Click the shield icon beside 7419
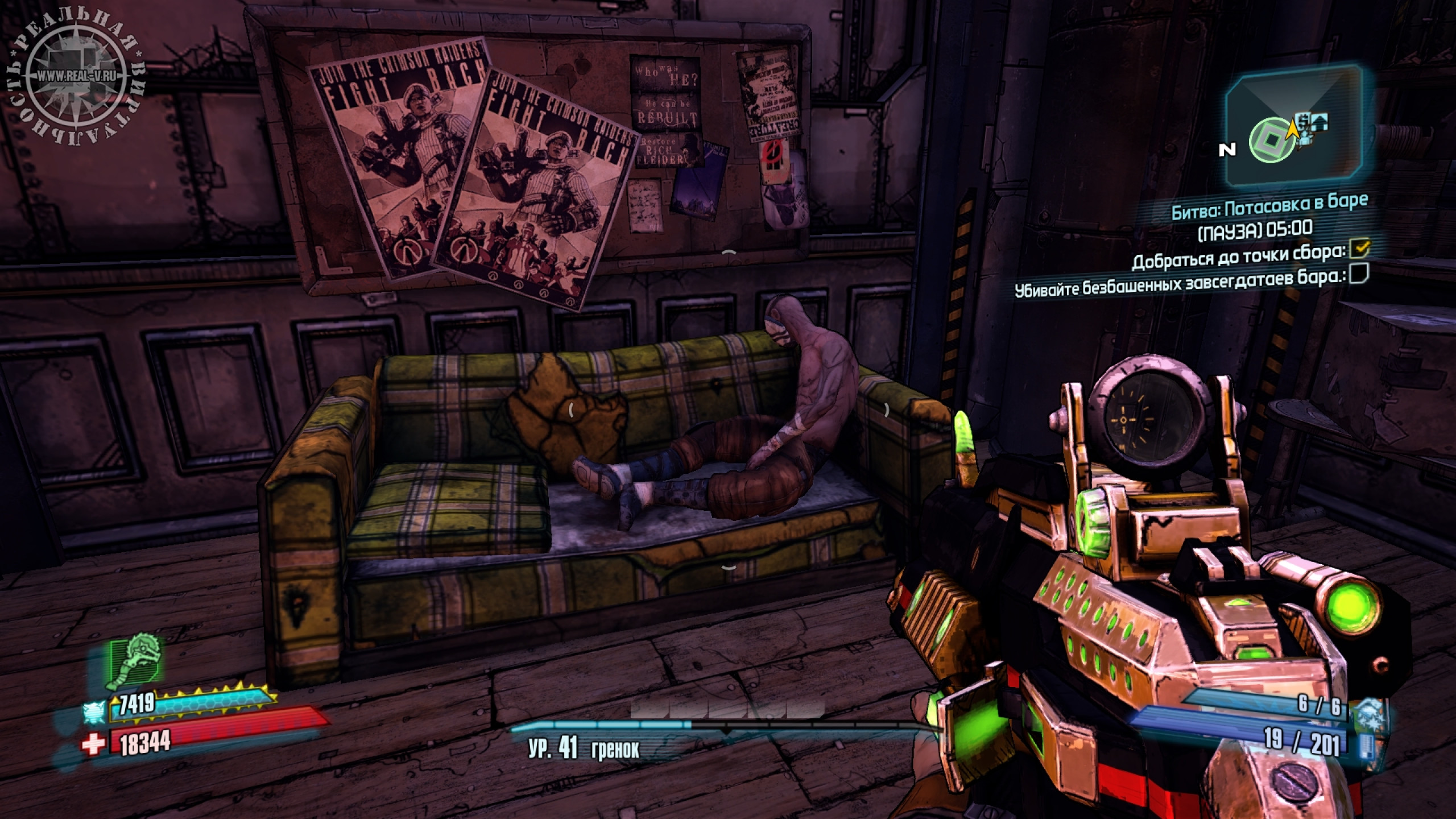The image size is (1456, 819). pyautogui.click(x=94, y=712)
